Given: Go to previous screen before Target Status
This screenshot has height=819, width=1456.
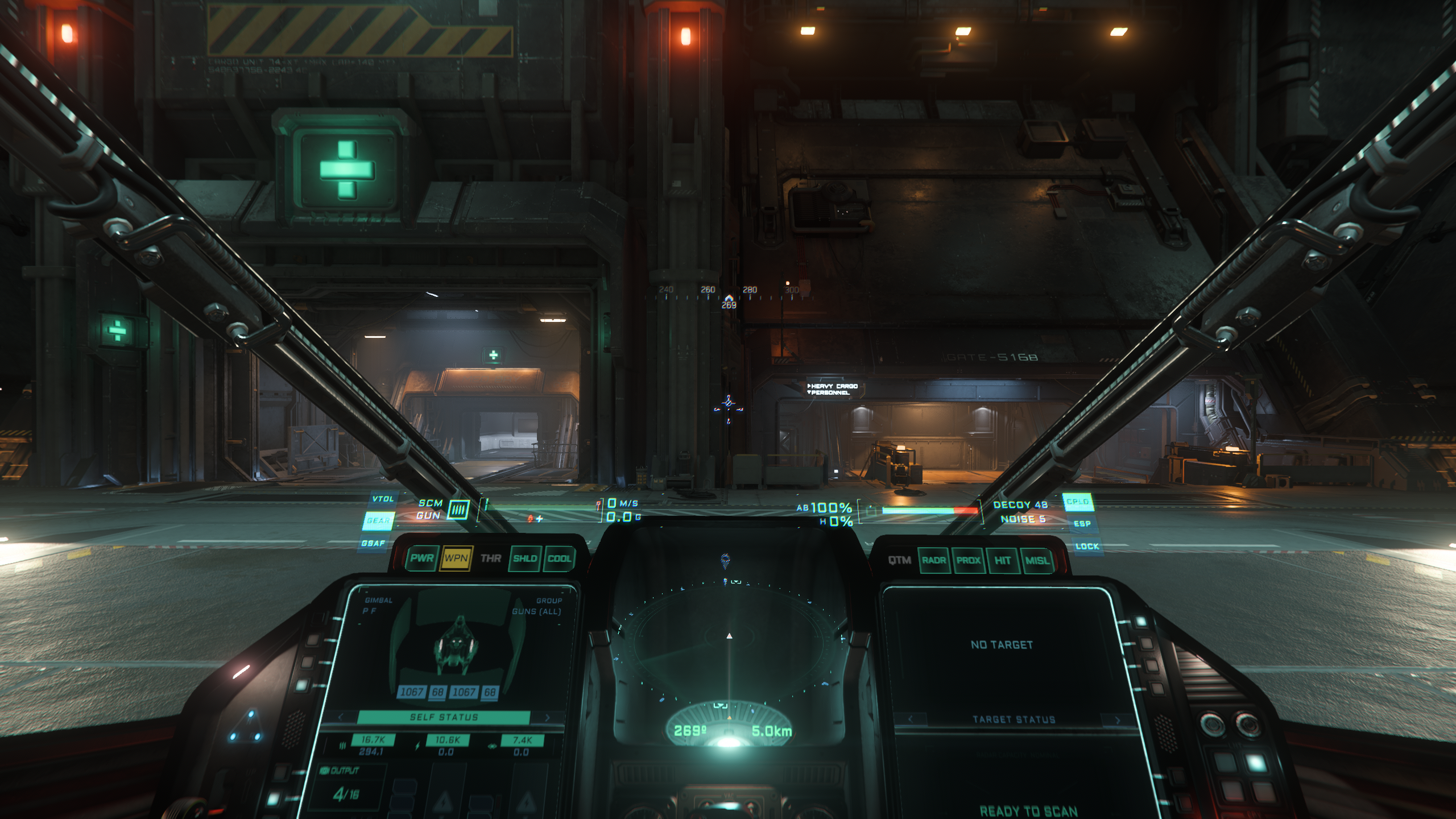Looking at the screenshot, I should [910, 719].
